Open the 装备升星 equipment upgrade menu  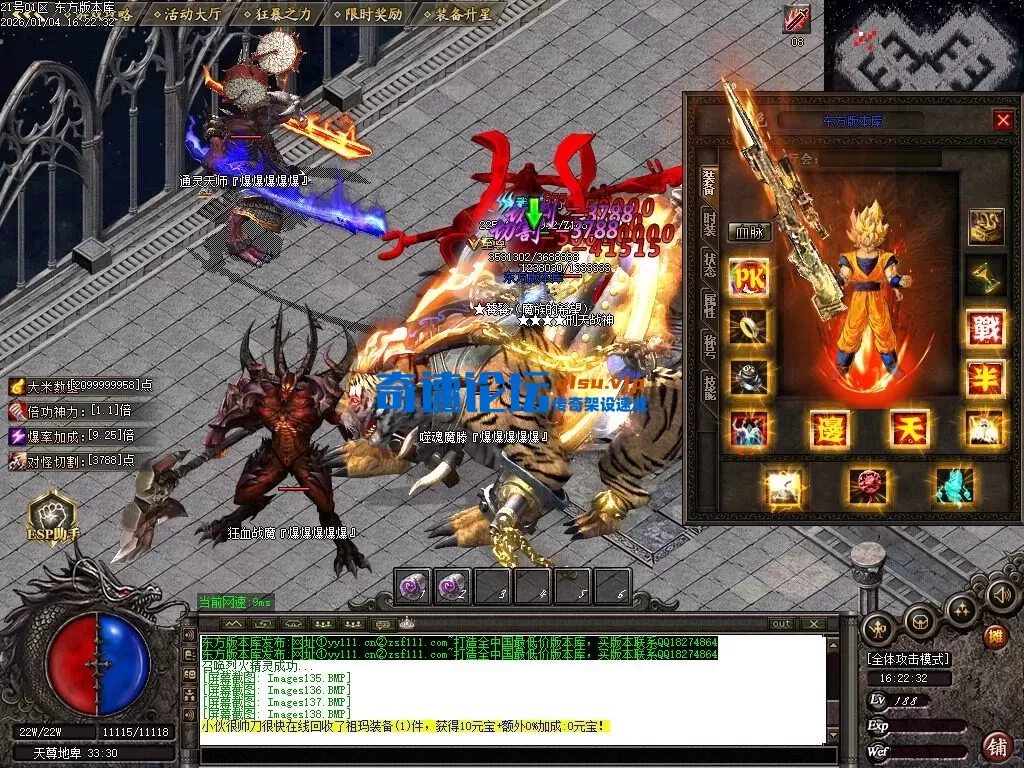tap(460, 14)
